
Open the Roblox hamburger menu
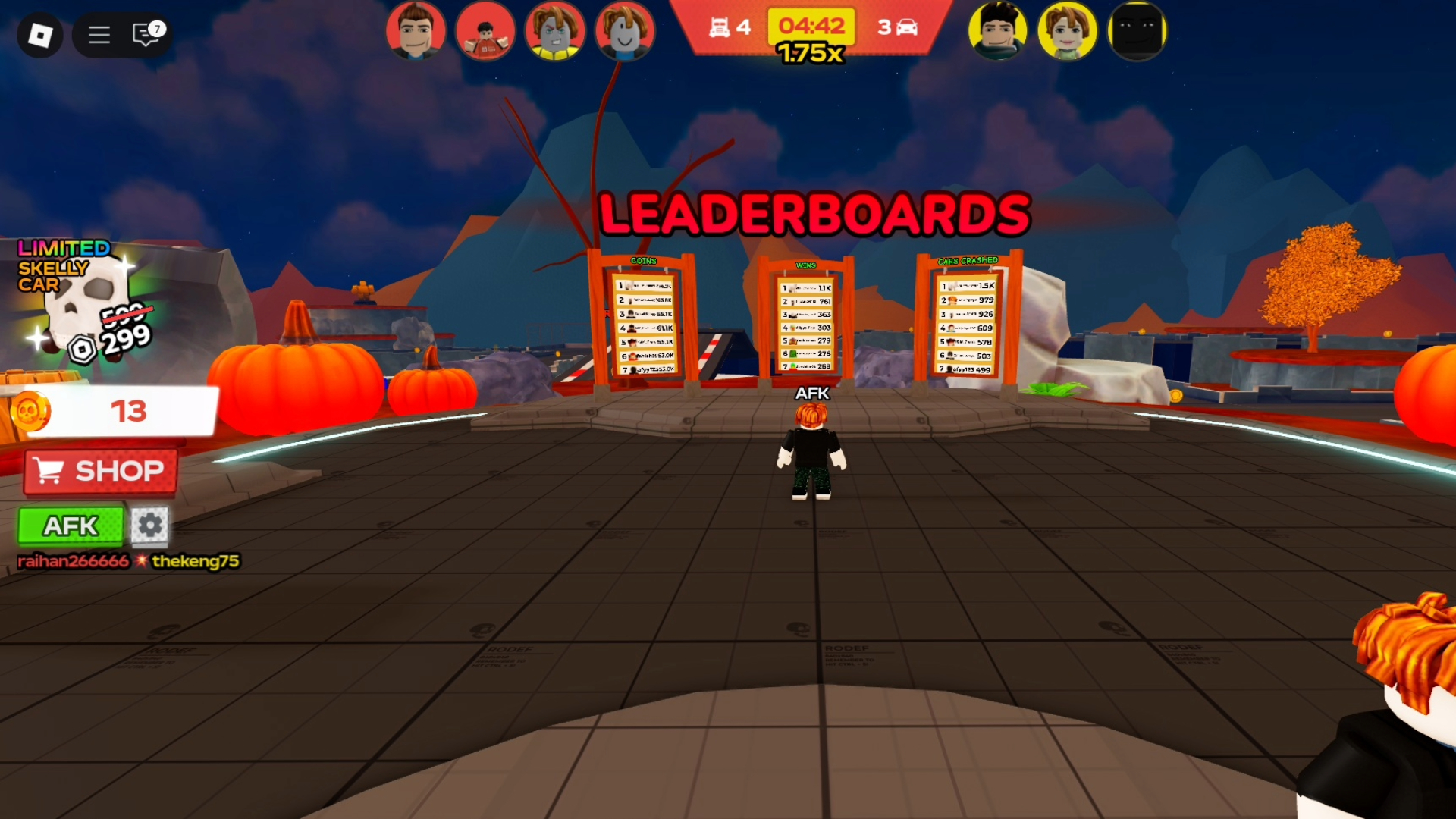pos(98,35)
